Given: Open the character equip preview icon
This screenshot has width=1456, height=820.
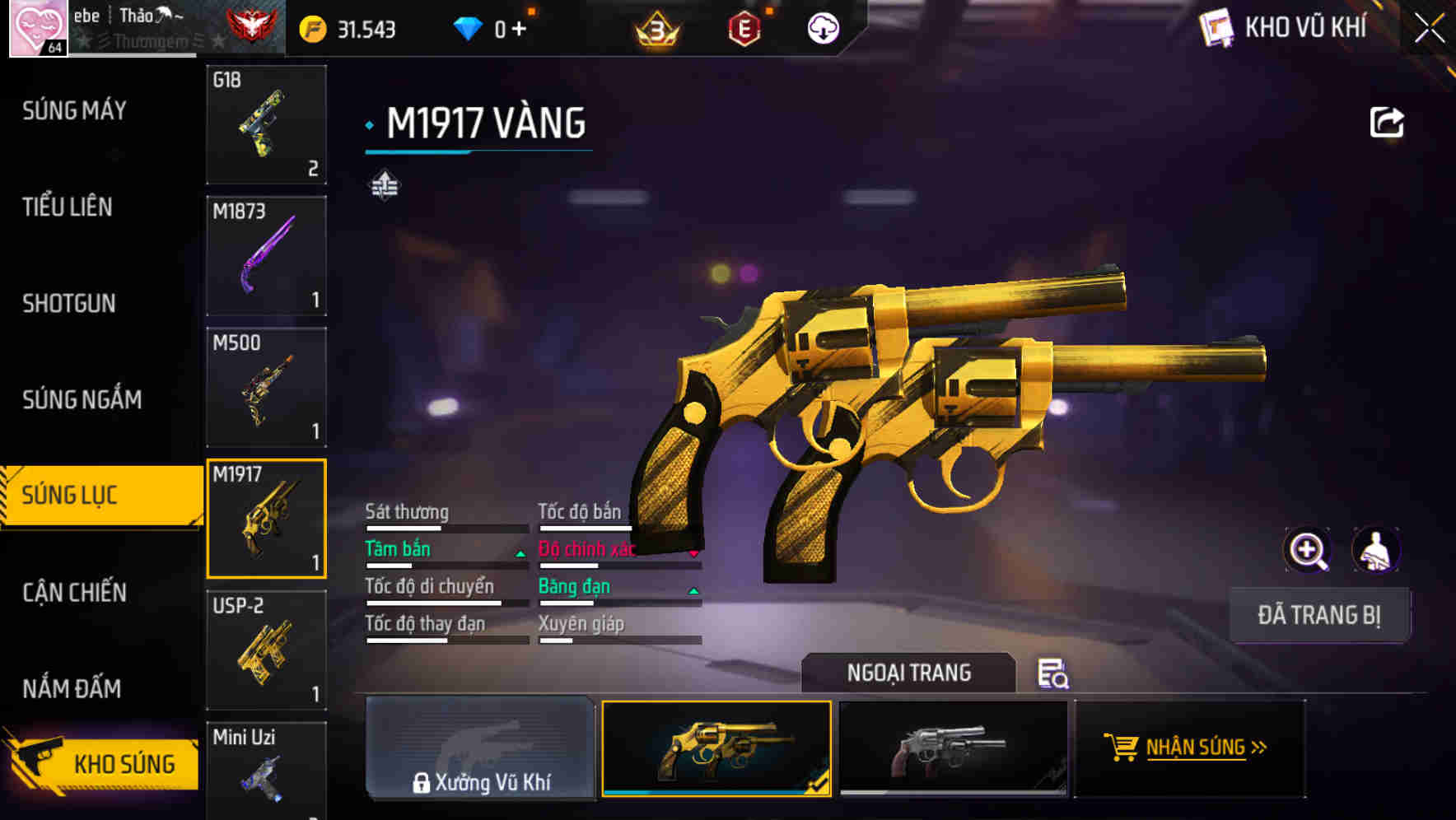Looking at the screenshot, I should click(x=1375, y=550).
